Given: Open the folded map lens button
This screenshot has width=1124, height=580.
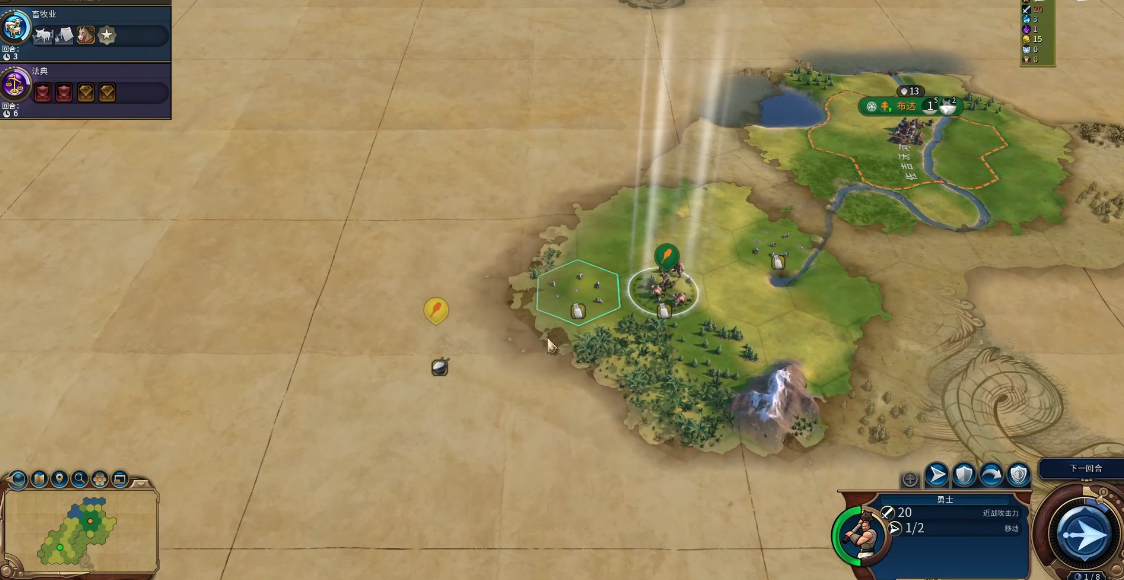Looking at the screenshot, I should (x=39, y=479).
